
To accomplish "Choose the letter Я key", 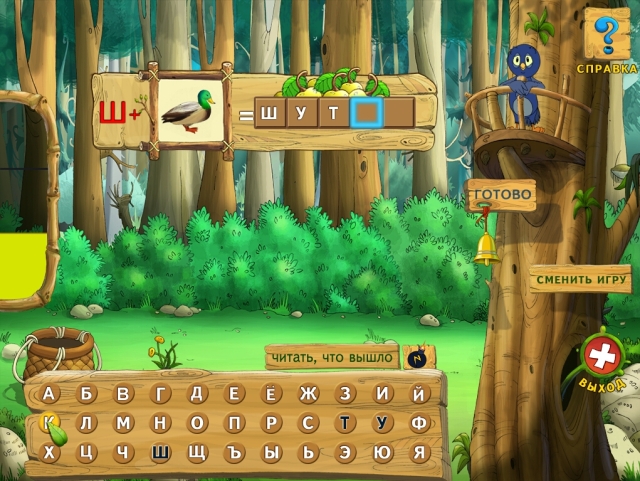I will pyautogui.click(x=419, y=452).
